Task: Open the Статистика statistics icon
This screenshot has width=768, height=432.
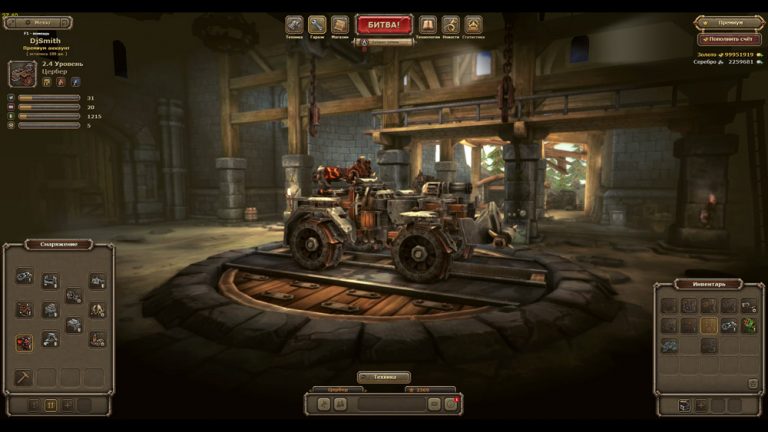Action: point(473,25)
